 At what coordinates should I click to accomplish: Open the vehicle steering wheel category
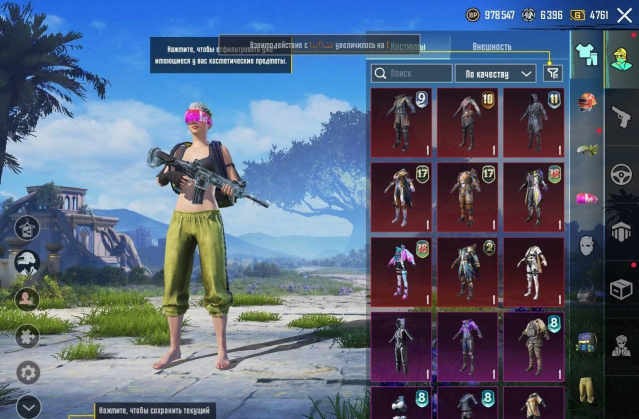pyautogui.click(x=620, y=175)
